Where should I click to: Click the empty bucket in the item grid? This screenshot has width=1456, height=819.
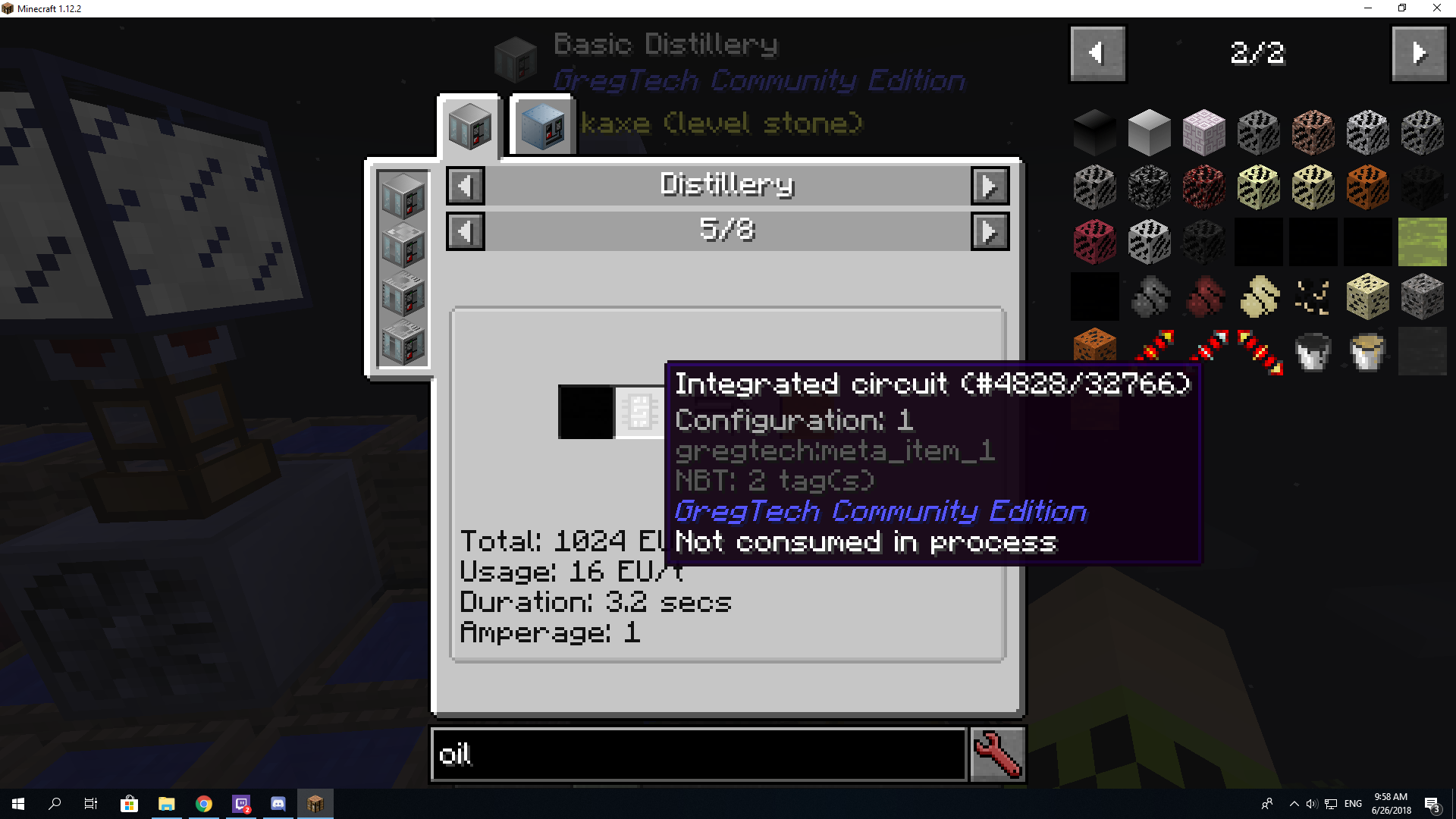(x=1313, y=351)
